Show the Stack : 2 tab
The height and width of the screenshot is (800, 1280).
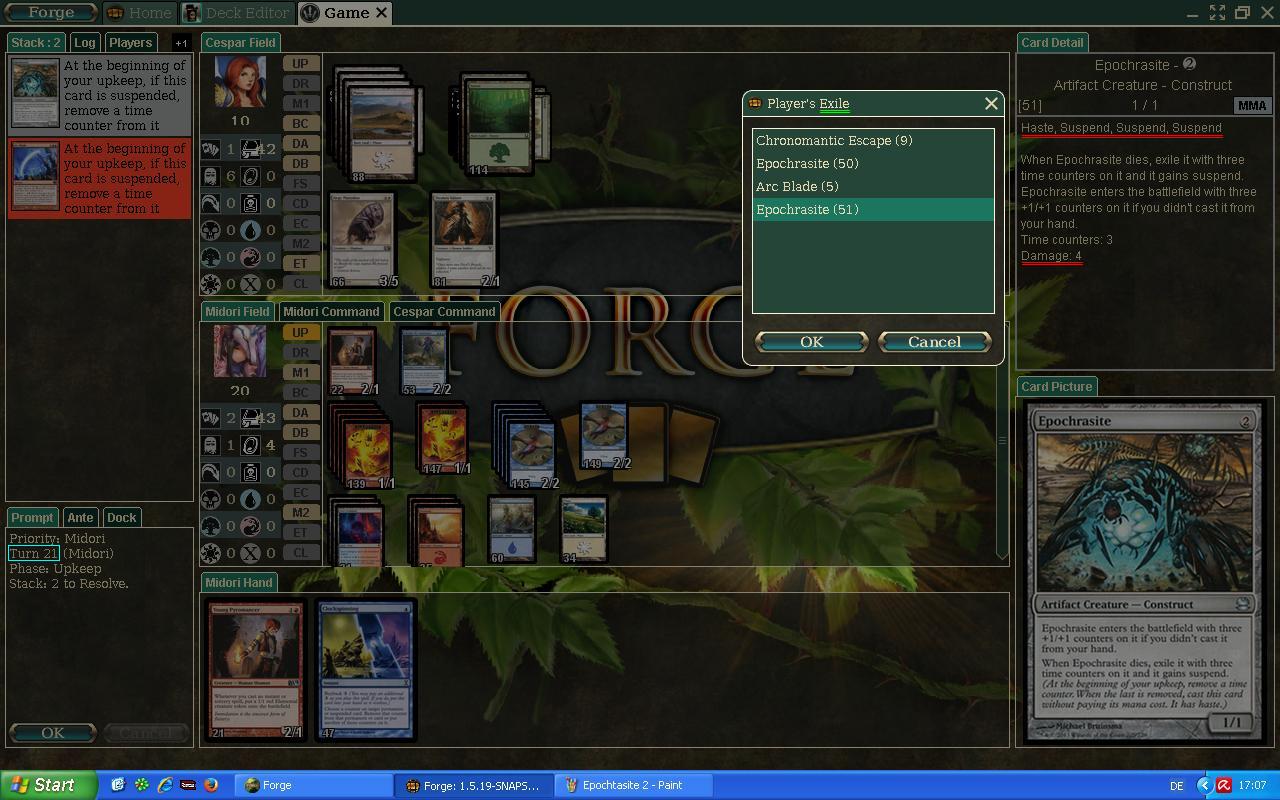tap(37, 43)
